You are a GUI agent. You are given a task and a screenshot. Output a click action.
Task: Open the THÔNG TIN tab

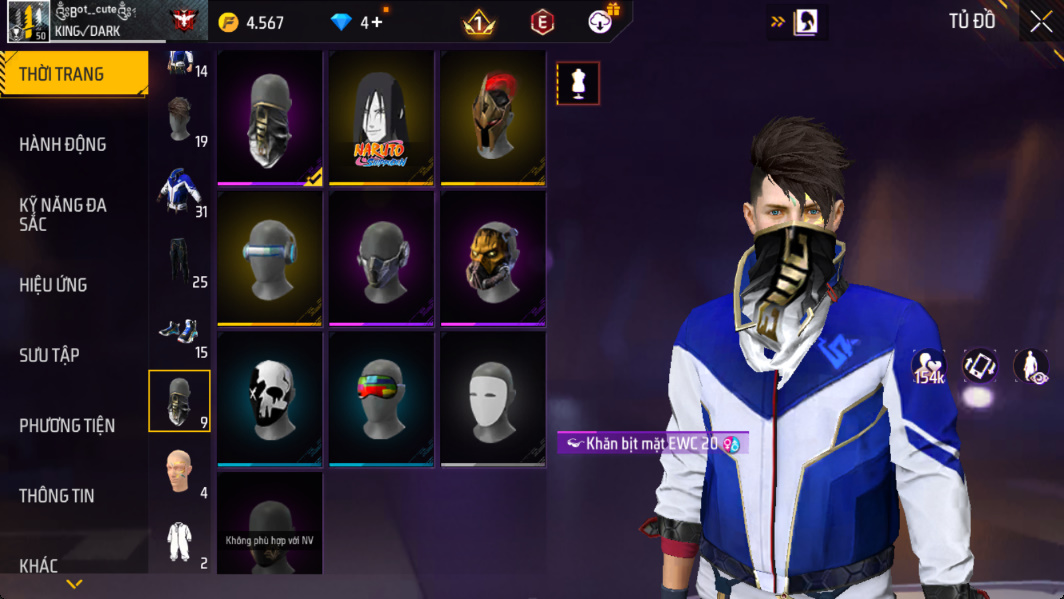coord(57,496)
